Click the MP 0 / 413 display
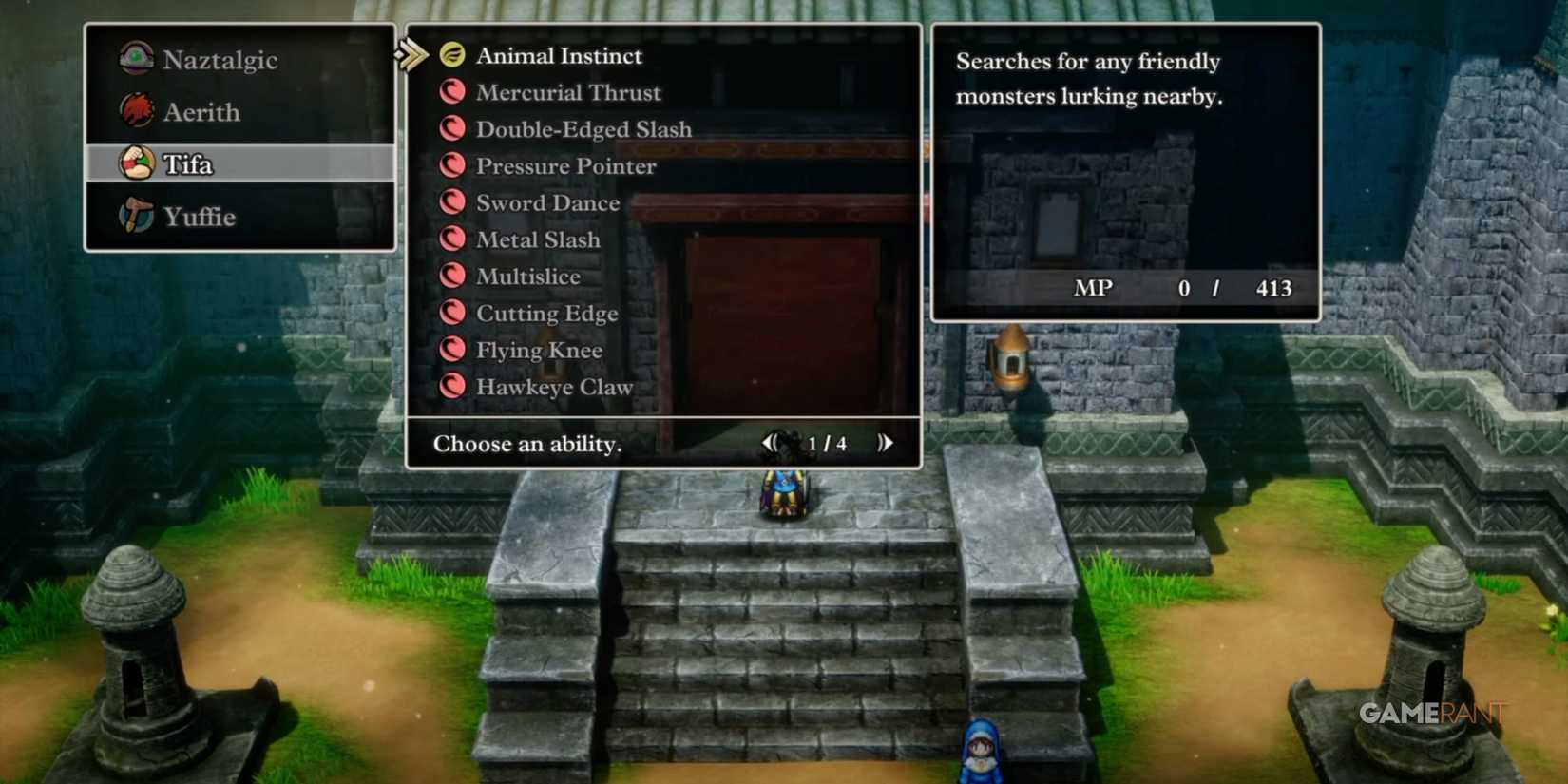Viewport: 1568px width, 784px height. coord(1184,288)
